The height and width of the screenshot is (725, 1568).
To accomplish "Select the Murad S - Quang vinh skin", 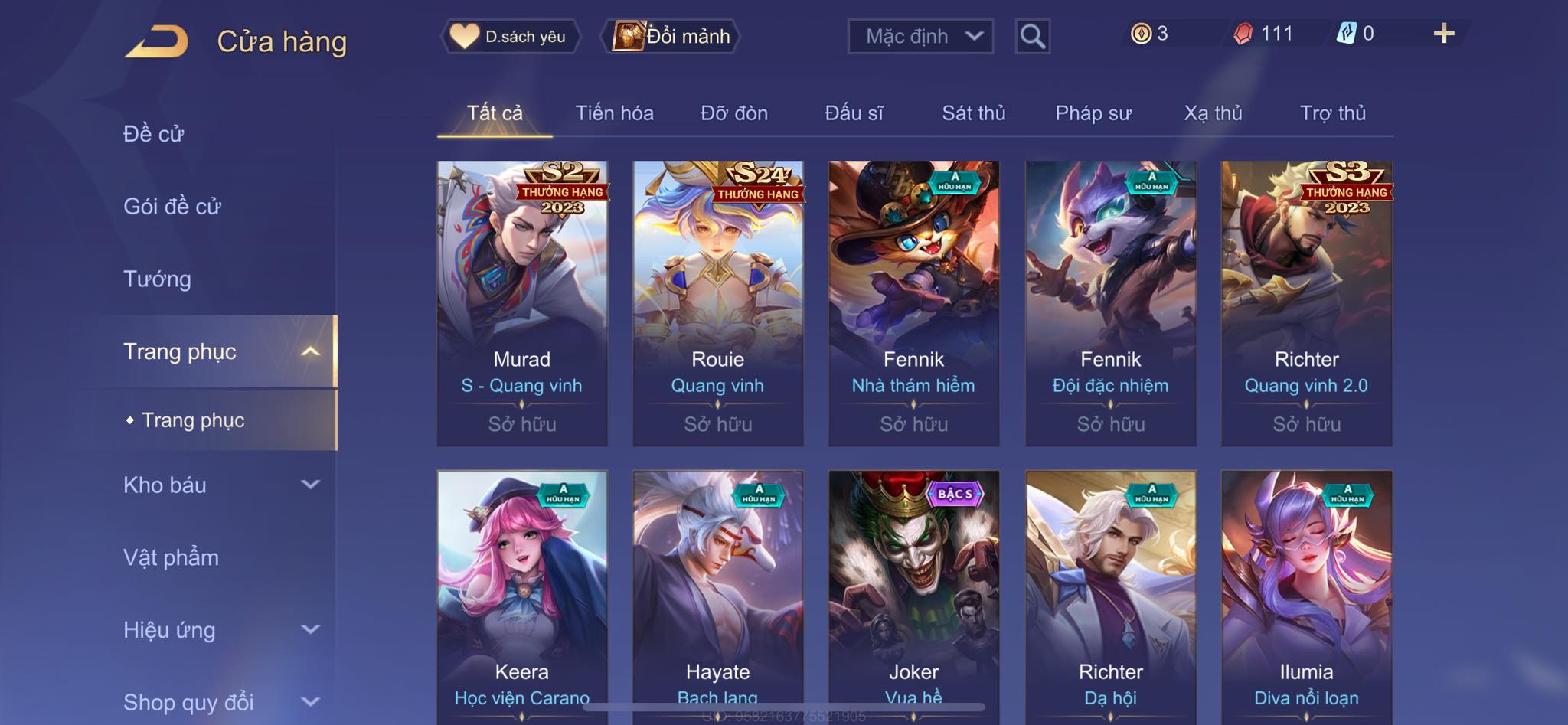I will (x=522, y=302).
